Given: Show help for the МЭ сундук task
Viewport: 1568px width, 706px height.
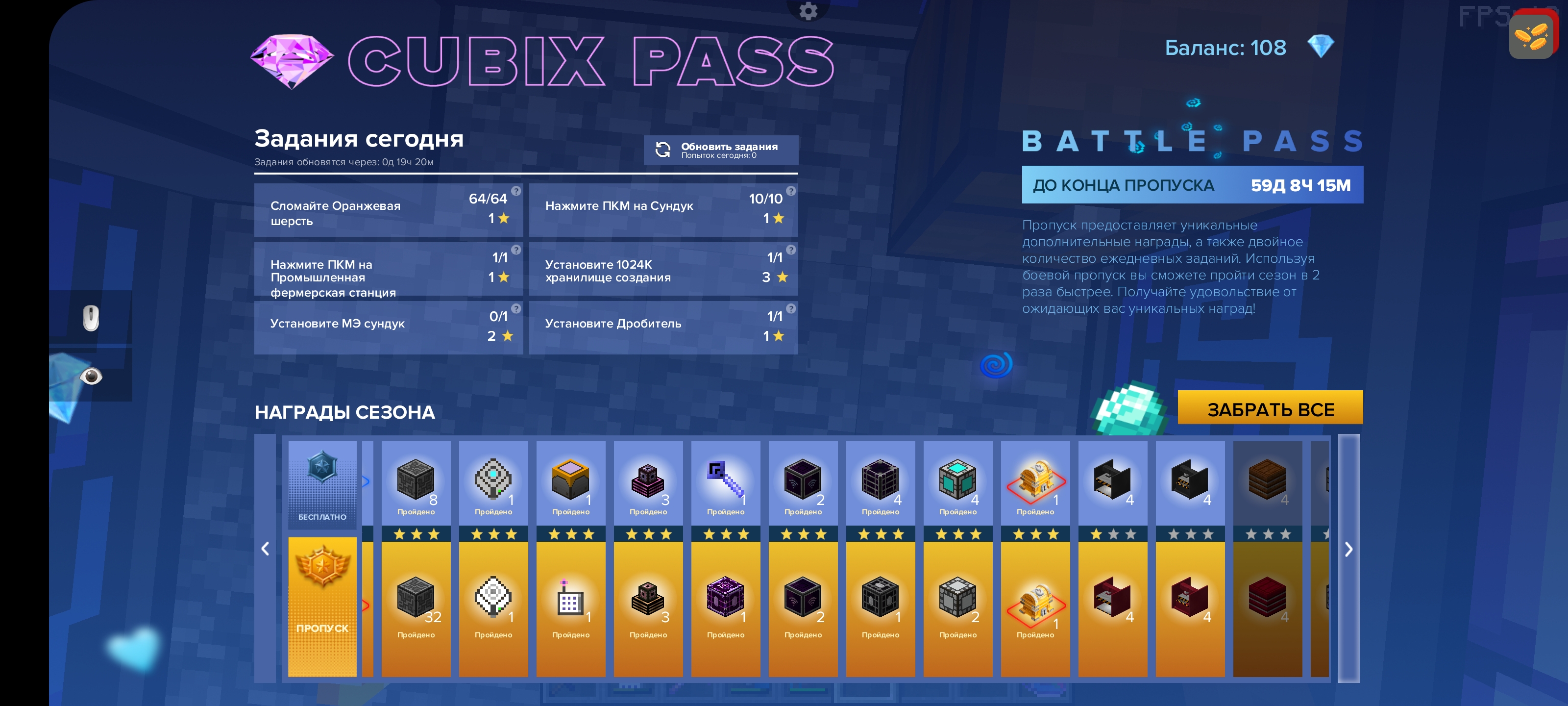Looking at the screenshot, I should [x=516, y=309].
